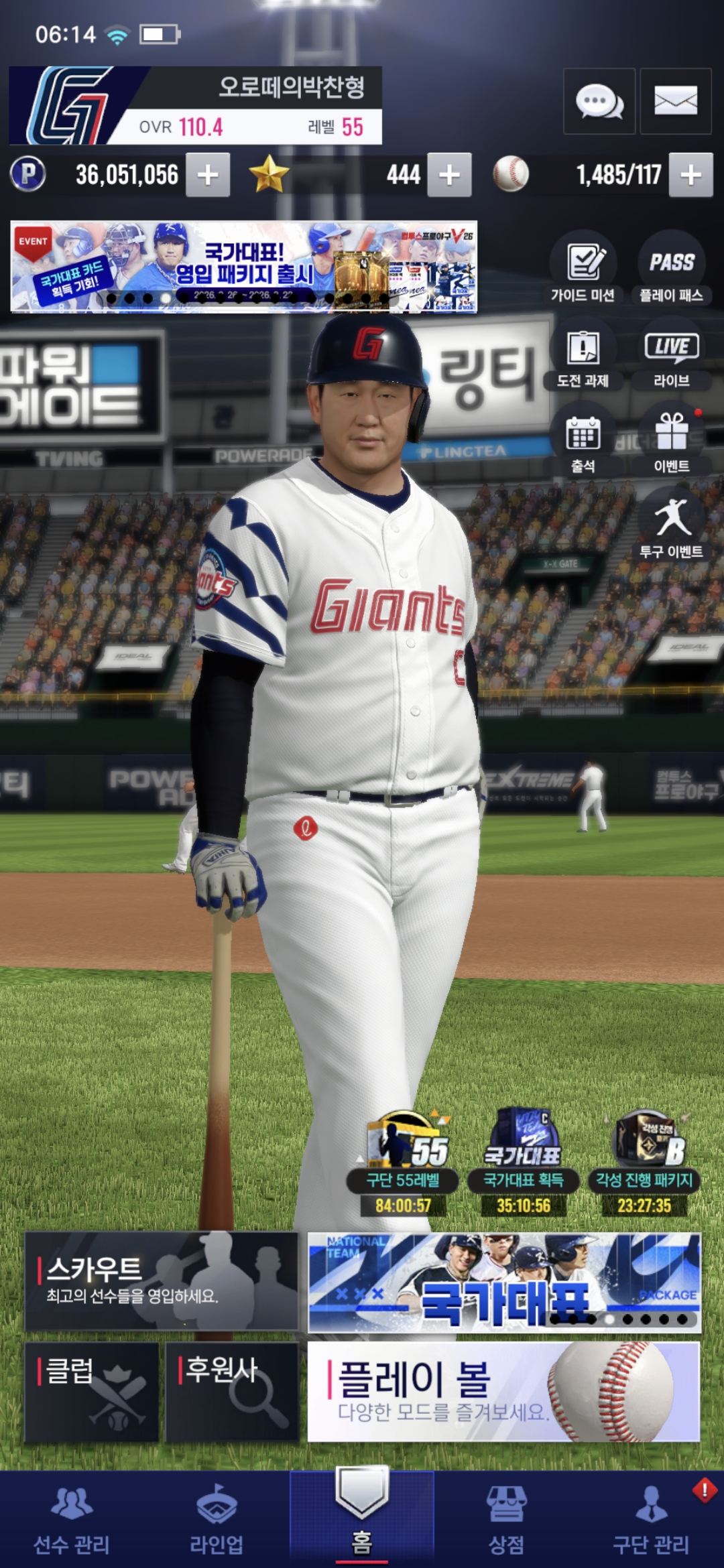
Task: Add stars with the star currency plus button
Action: click(449, 175)
